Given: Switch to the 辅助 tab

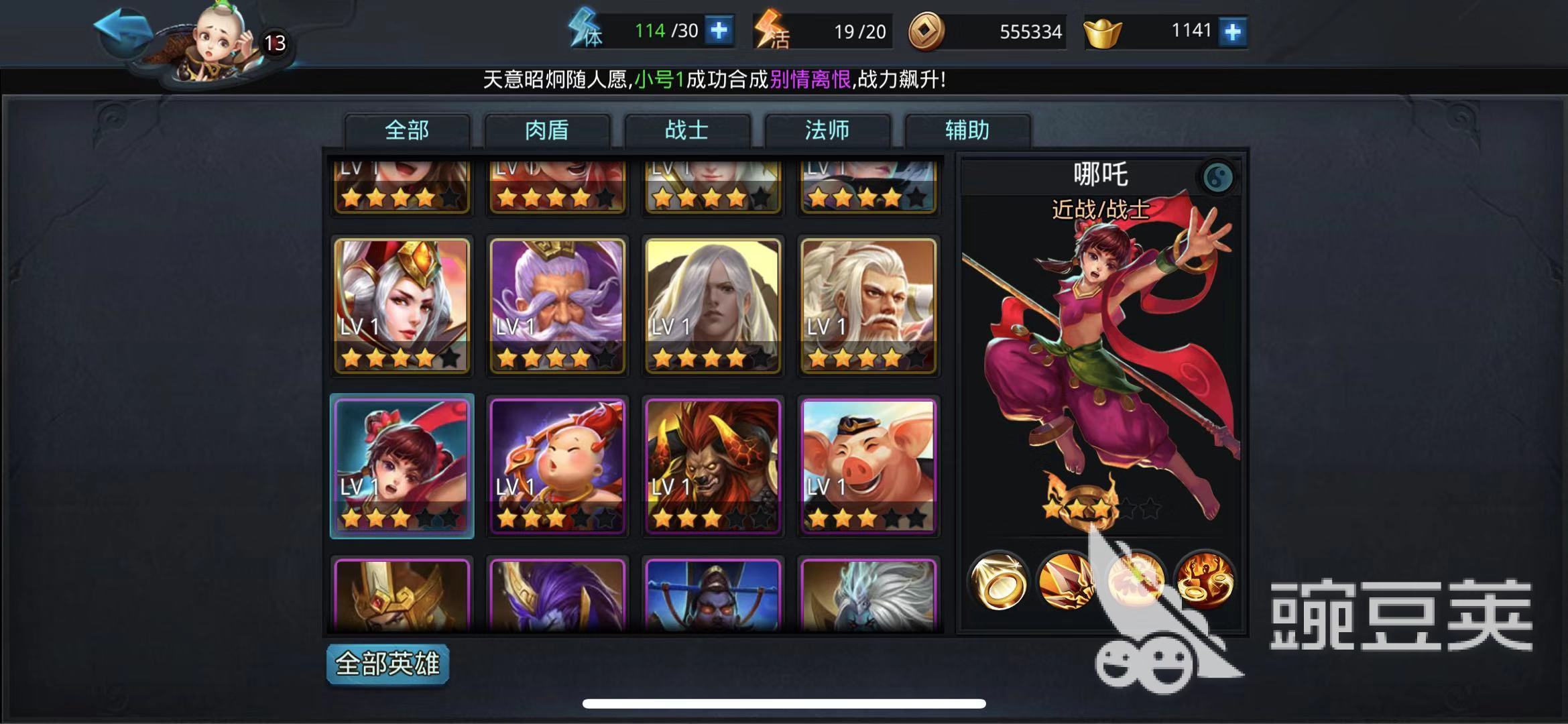Looking at the screenshot, I should [x=967, y=130].
